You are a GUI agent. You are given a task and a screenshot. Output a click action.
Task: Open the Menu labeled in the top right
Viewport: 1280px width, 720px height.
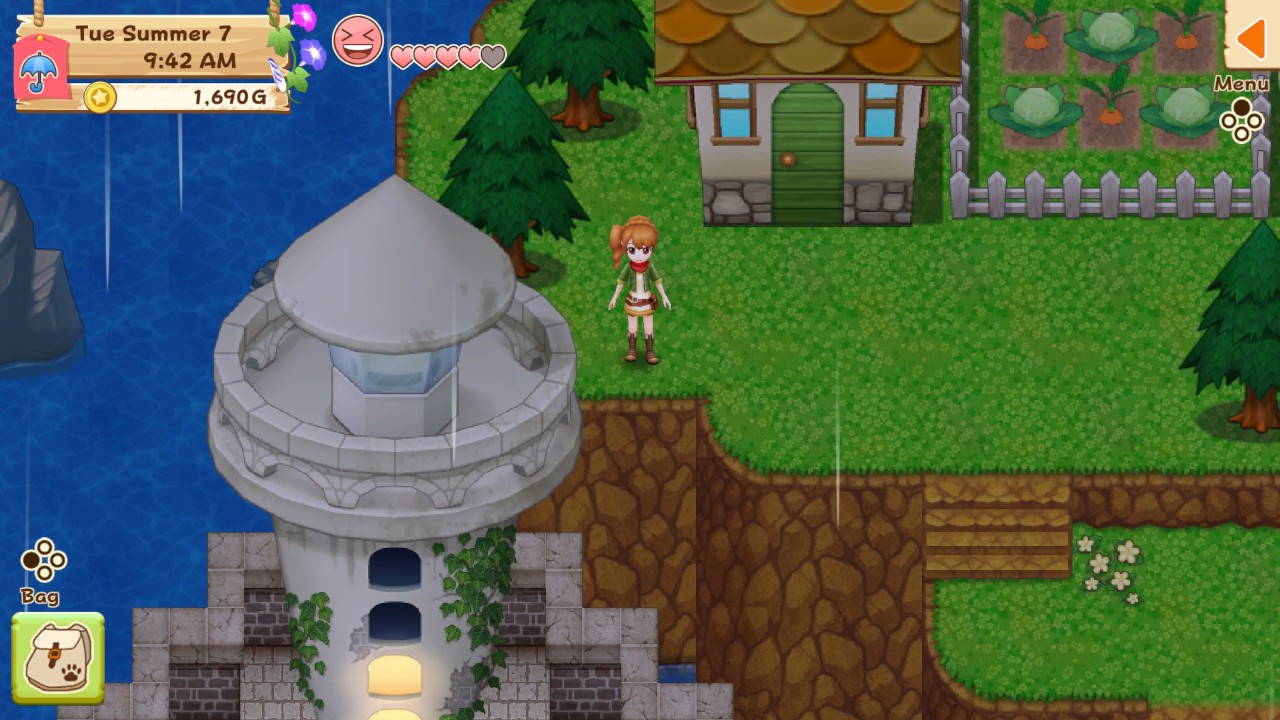coord(1241,84)
